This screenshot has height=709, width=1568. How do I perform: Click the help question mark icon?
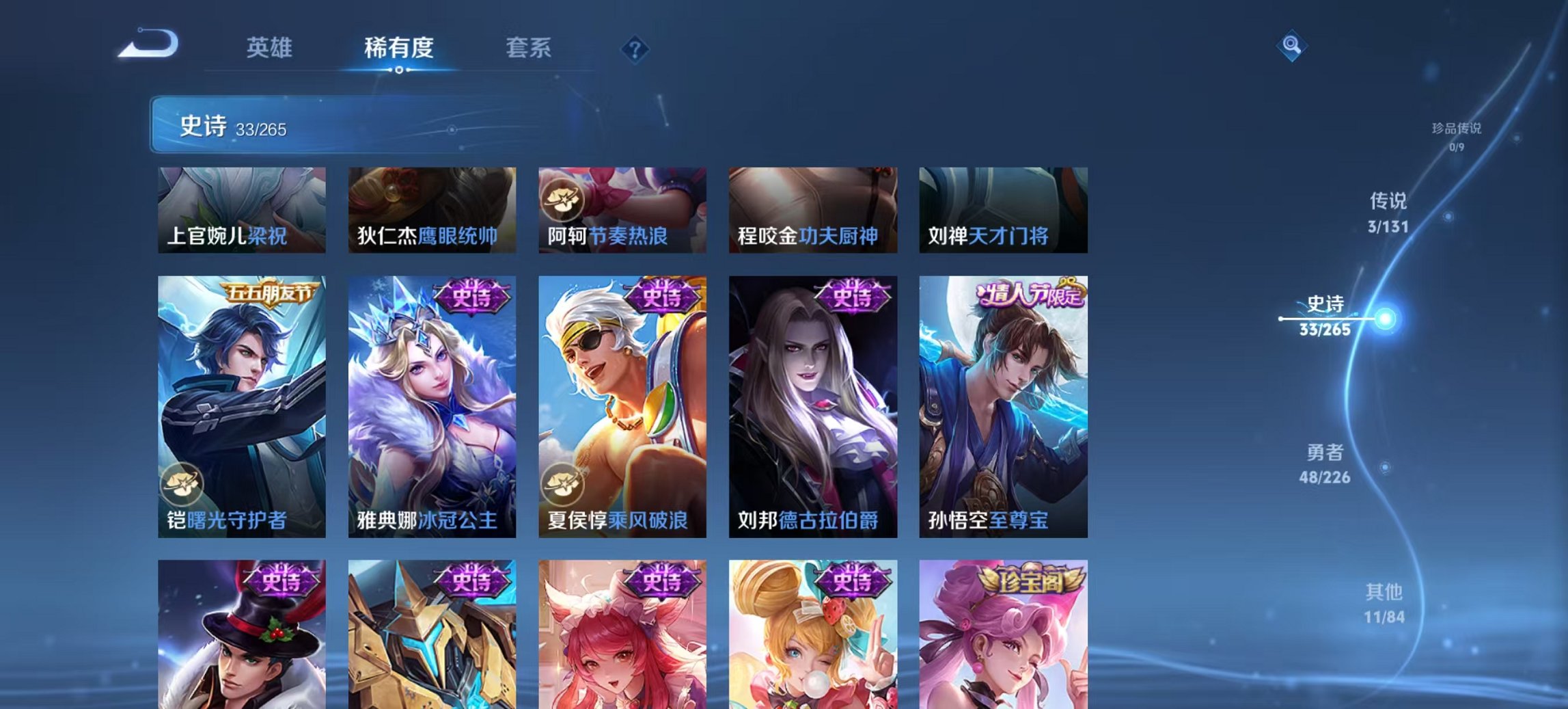point(633,48)
